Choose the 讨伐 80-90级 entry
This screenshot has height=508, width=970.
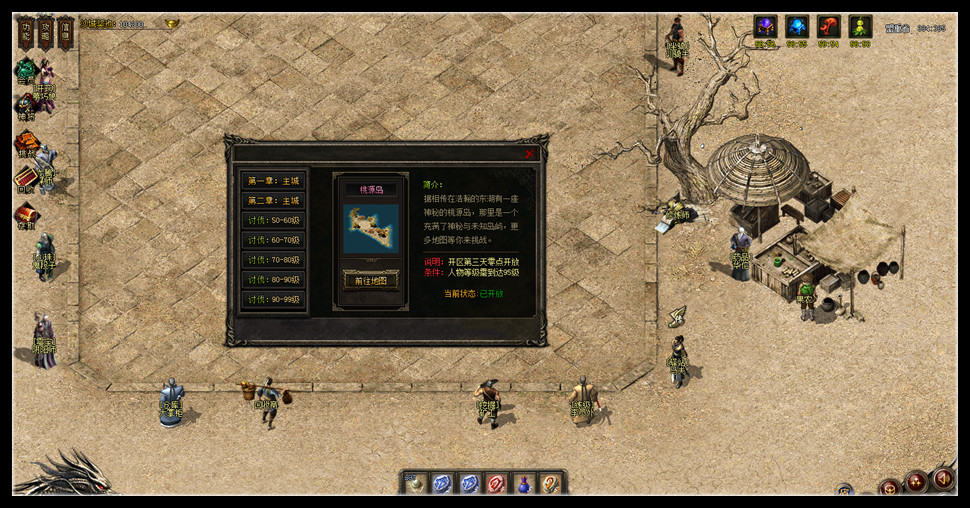273,280
